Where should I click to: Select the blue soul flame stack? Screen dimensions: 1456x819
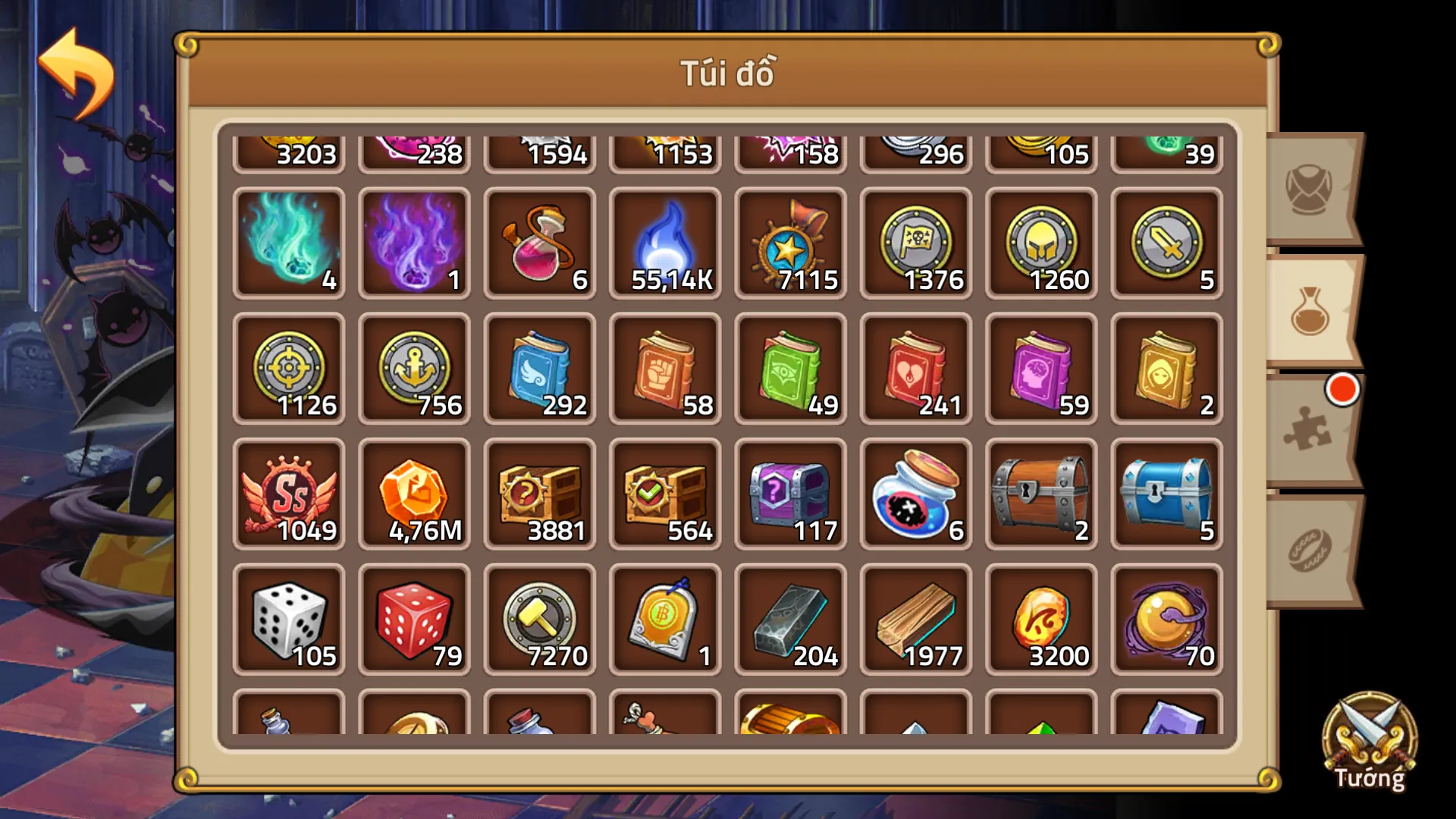pyautogui.click(x=665, y=243)
